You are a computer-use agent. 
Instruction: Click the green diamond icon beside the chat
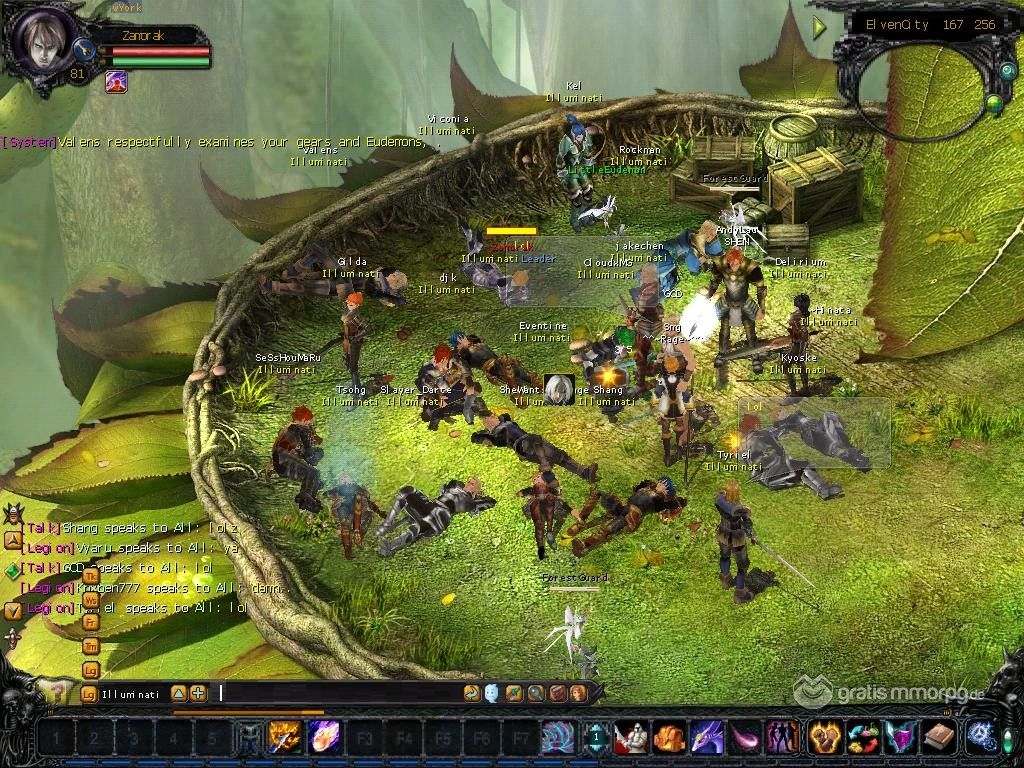(12, 570)
